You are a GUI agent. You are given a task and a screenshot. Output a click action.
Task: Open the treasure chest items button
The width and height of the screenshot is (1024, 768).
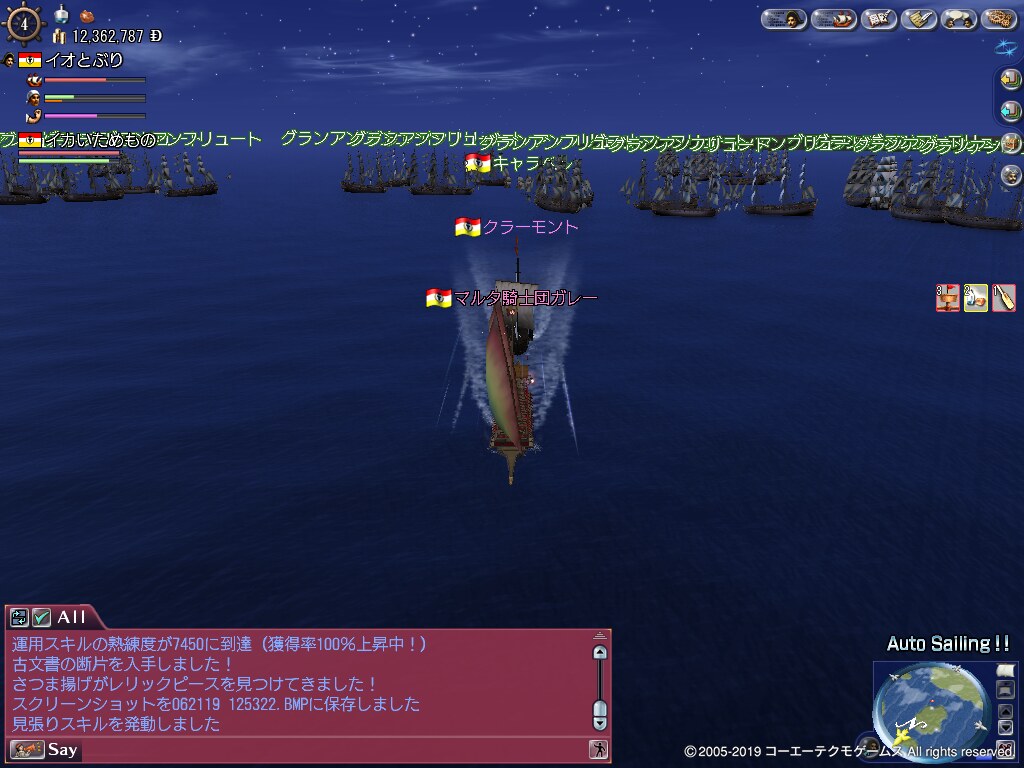(1011, 143)
